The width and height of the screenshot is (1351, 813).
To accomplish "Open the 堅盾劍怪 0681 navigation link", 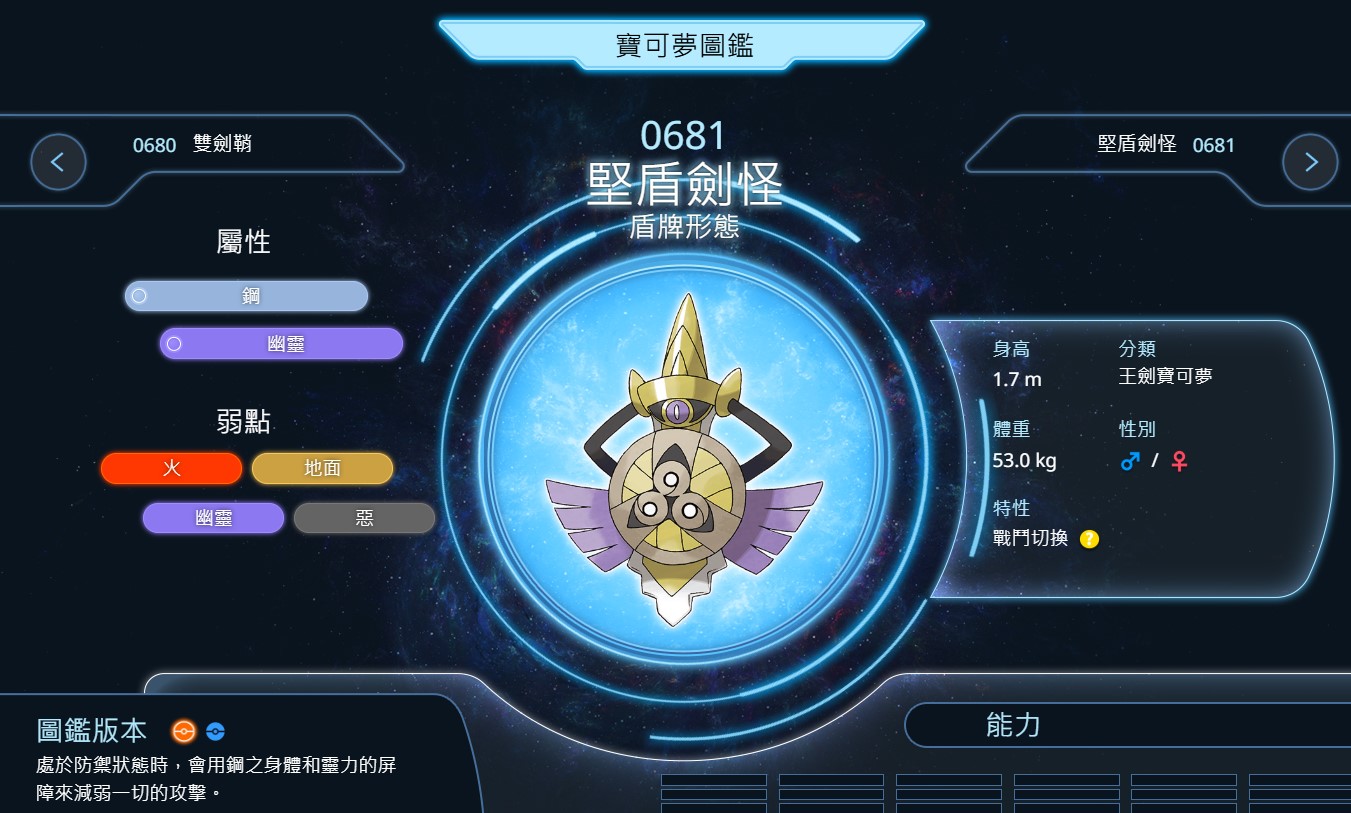I will [x=1165, y=144].
